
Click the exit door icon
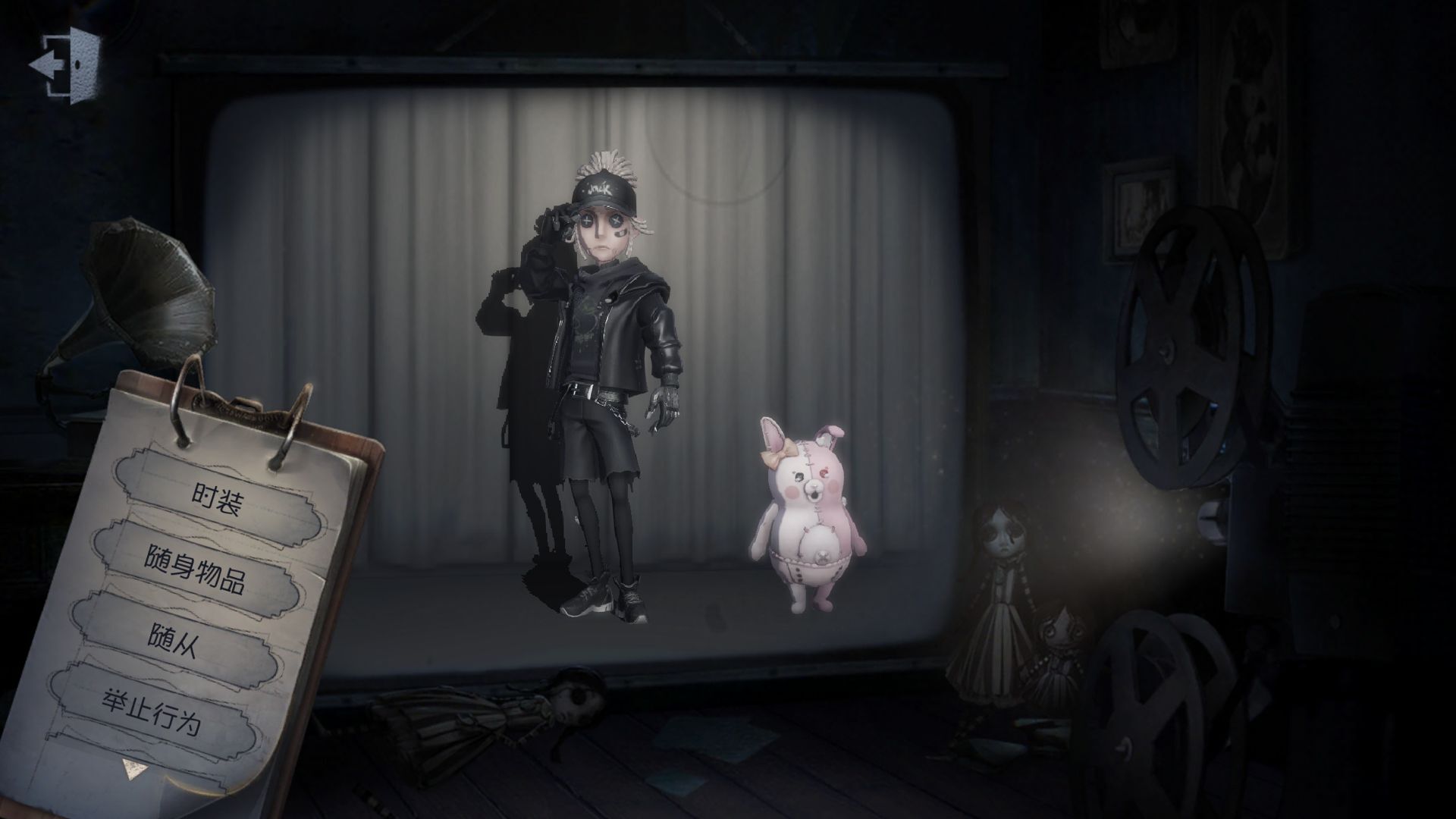(64, 64)
